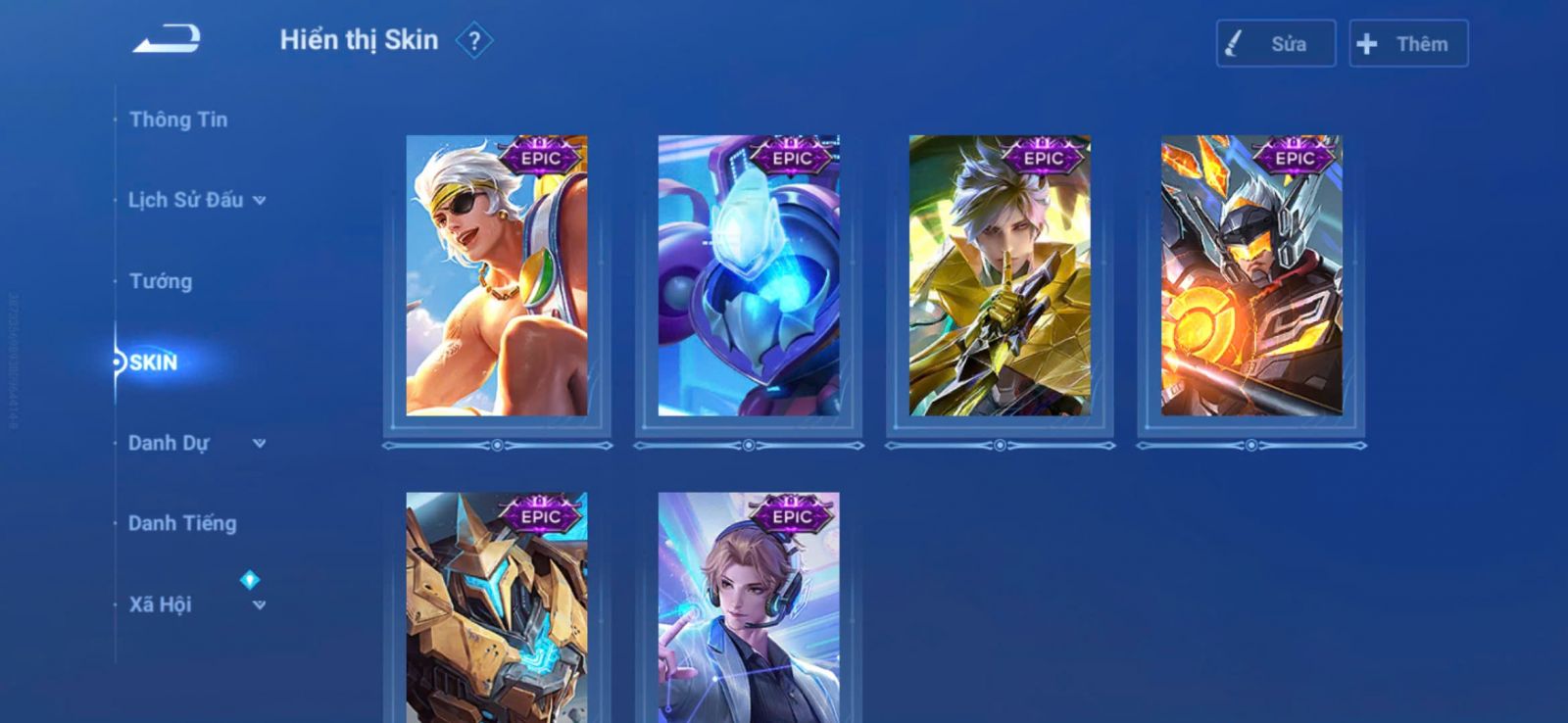Select the golden-armored shushing hero skin

pos(1000,276)
